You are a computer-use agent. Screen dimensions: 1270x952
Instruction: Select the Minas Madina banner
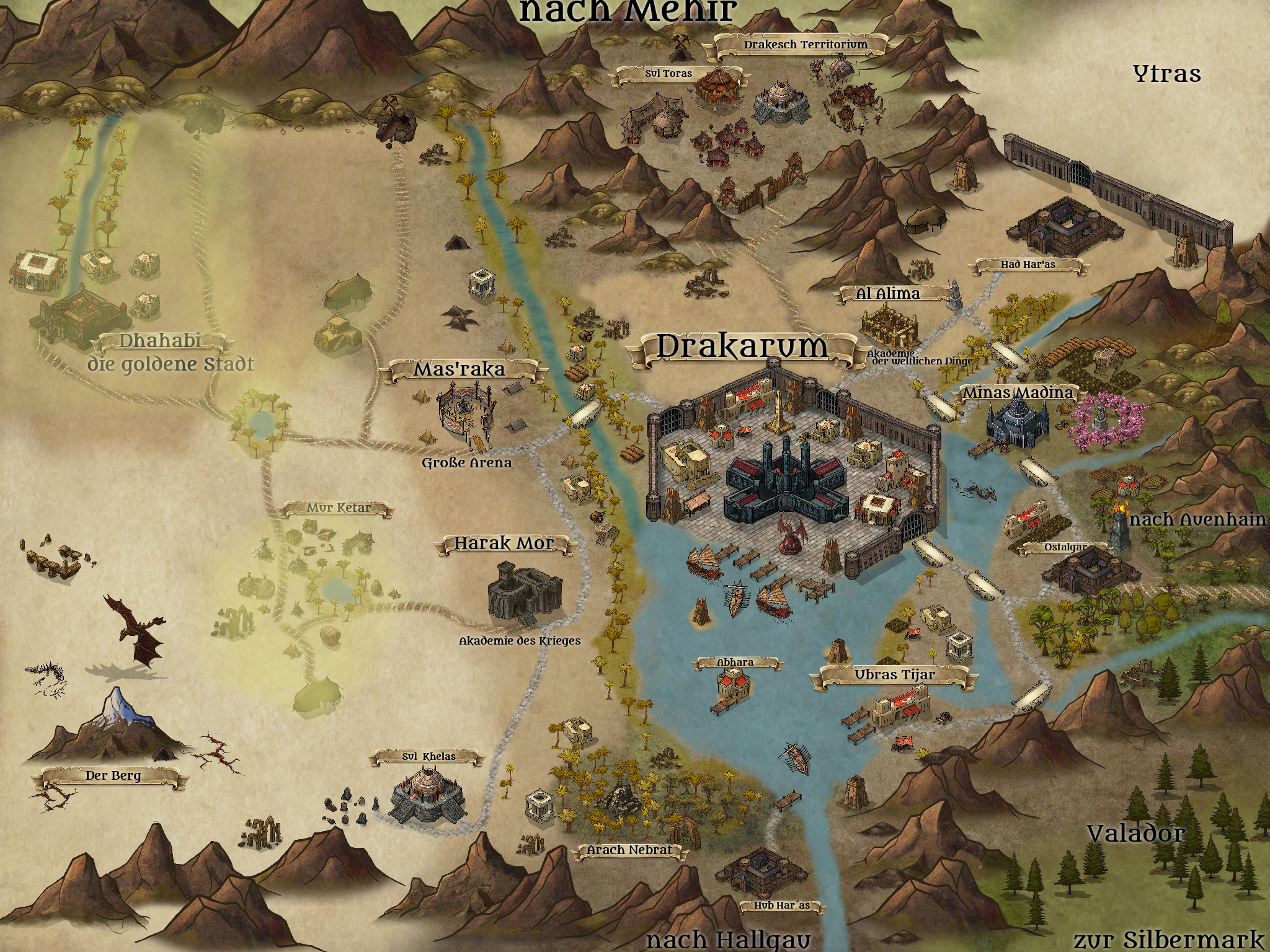pos(1016,393)
